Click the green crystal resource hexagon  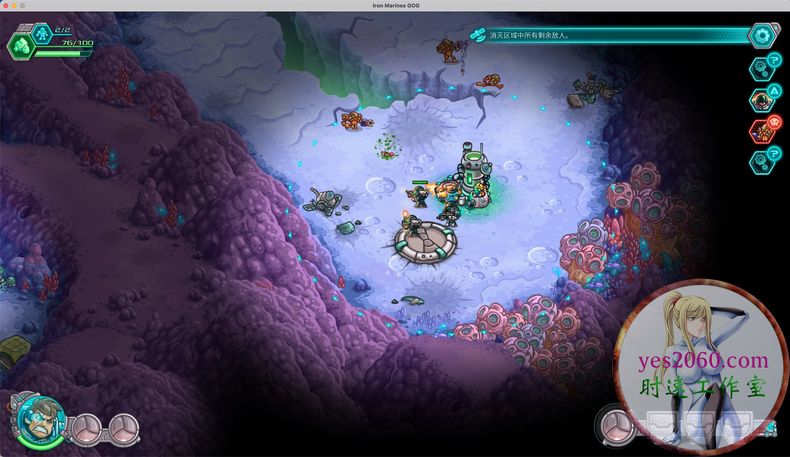pos(20,45)
